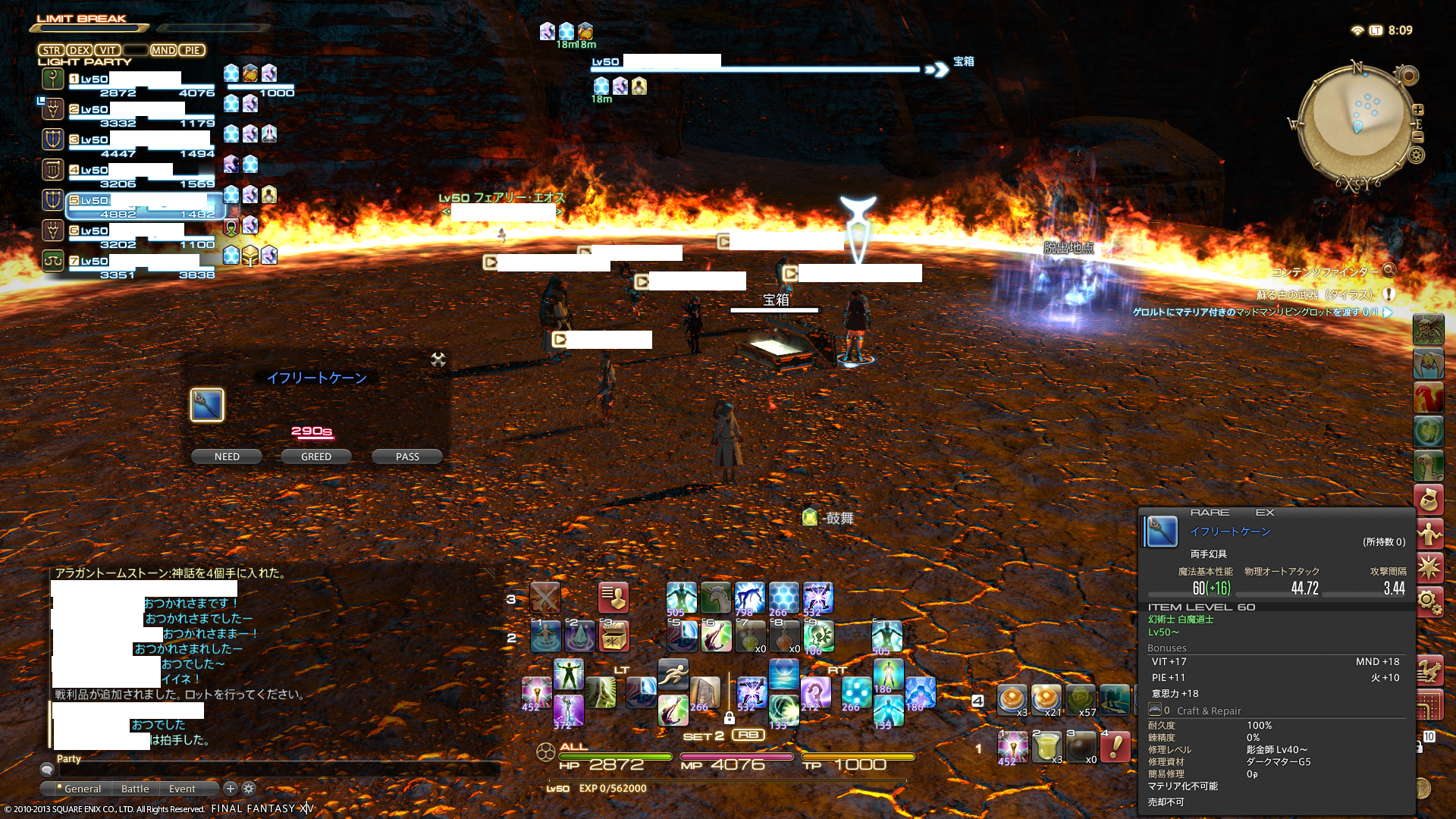This screenshot has width=1456, height=819.
Task: Open the Duty Finder magnifier icon
Action: point(1389,271)
